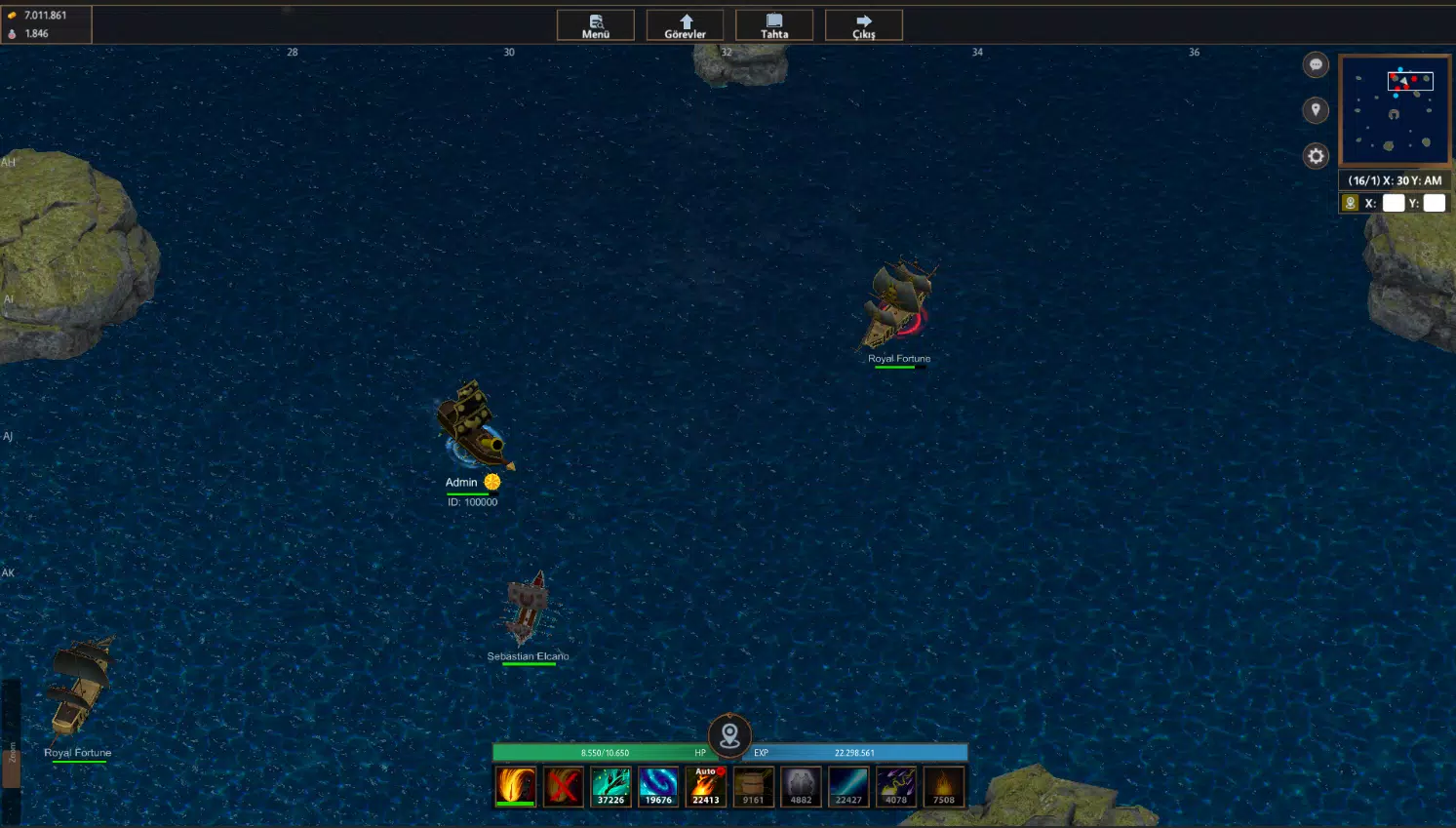Toggle the teleport pin next to coordinate inputs
Image resolution: width=1456 pixels, height=828 pixels.
[1351, 202]
